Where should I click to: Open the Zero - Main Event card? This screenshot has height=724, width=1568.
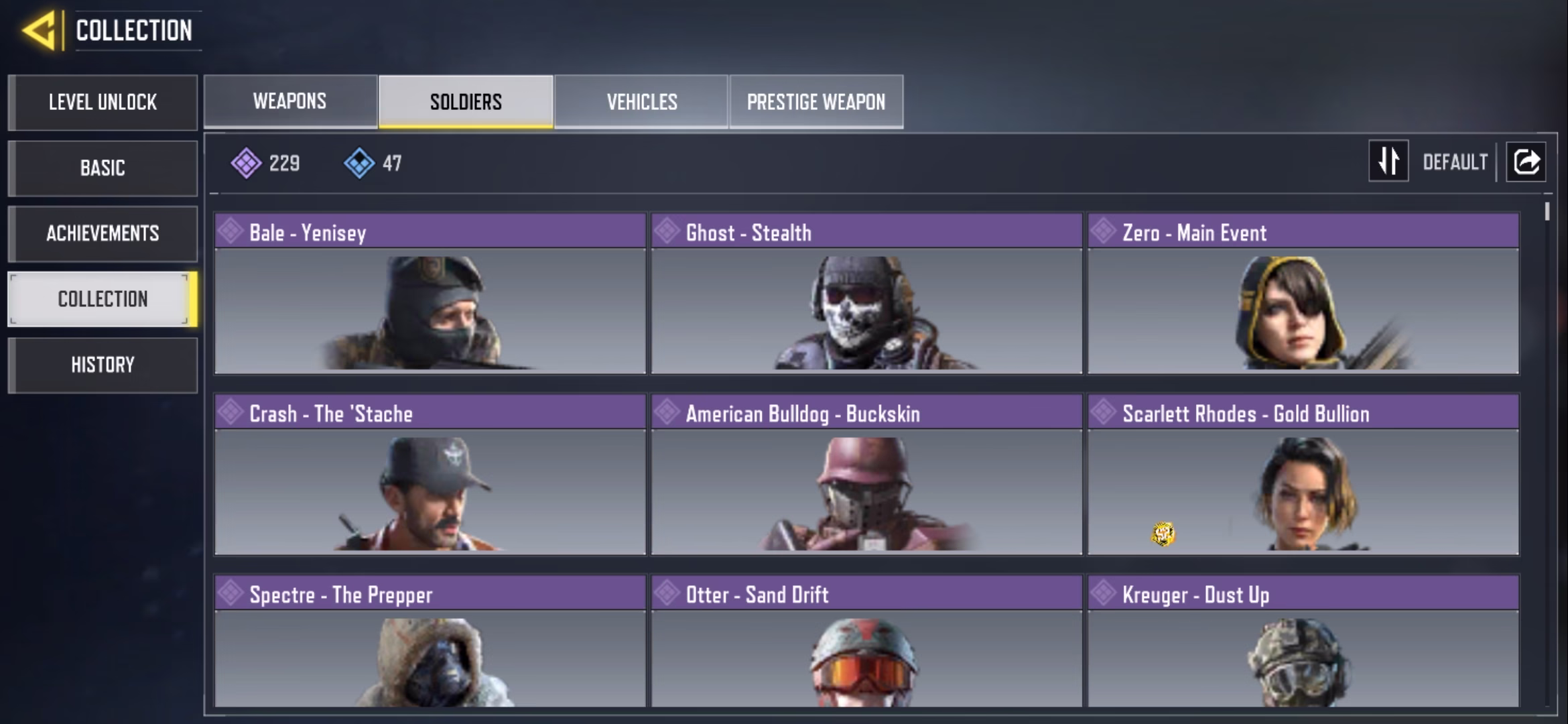tap(1303, 294)
